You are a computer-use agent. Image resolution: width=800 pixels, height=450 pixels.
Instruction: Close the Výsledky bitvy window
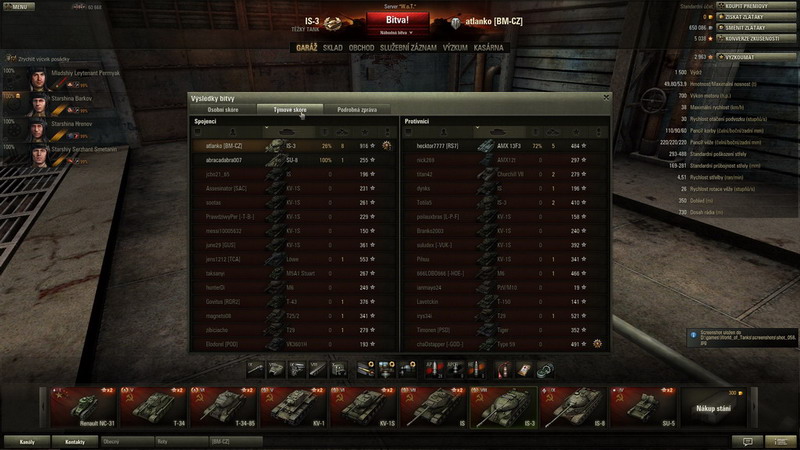coord(606,97)
